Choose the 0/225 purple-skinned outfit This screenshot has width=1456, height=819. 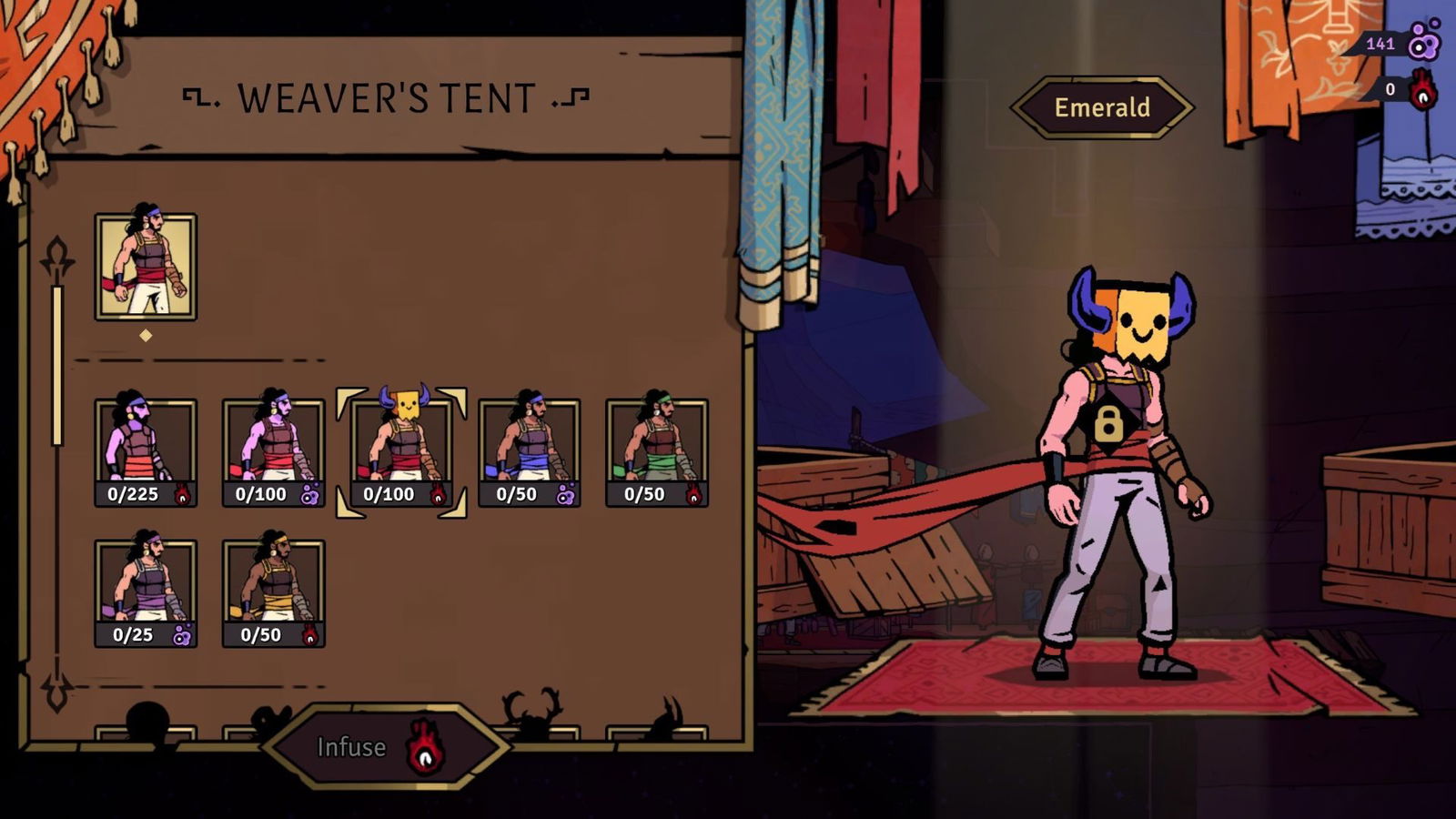[146, 452]
